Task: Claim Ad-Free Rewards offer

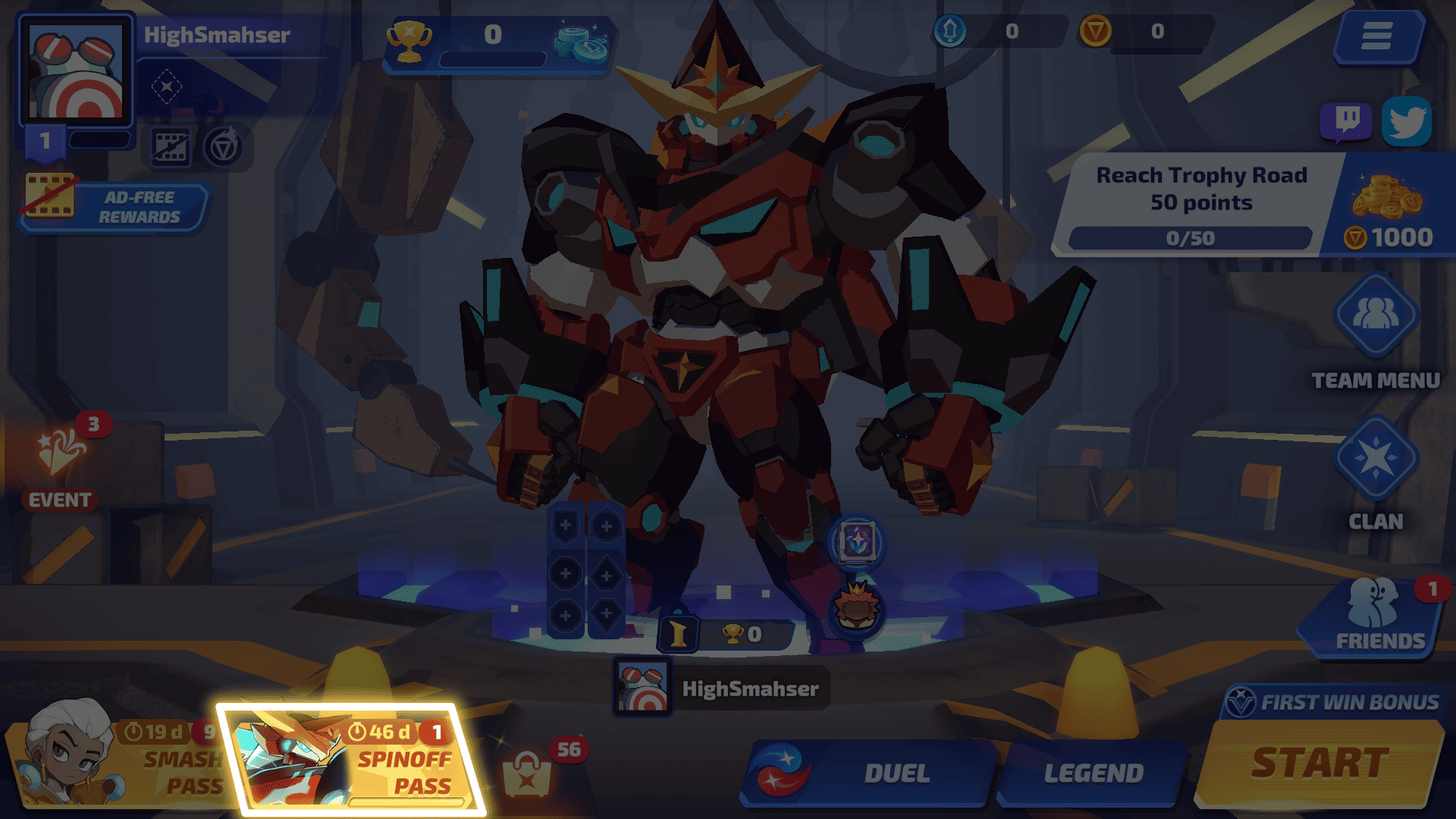Action: 114,207
